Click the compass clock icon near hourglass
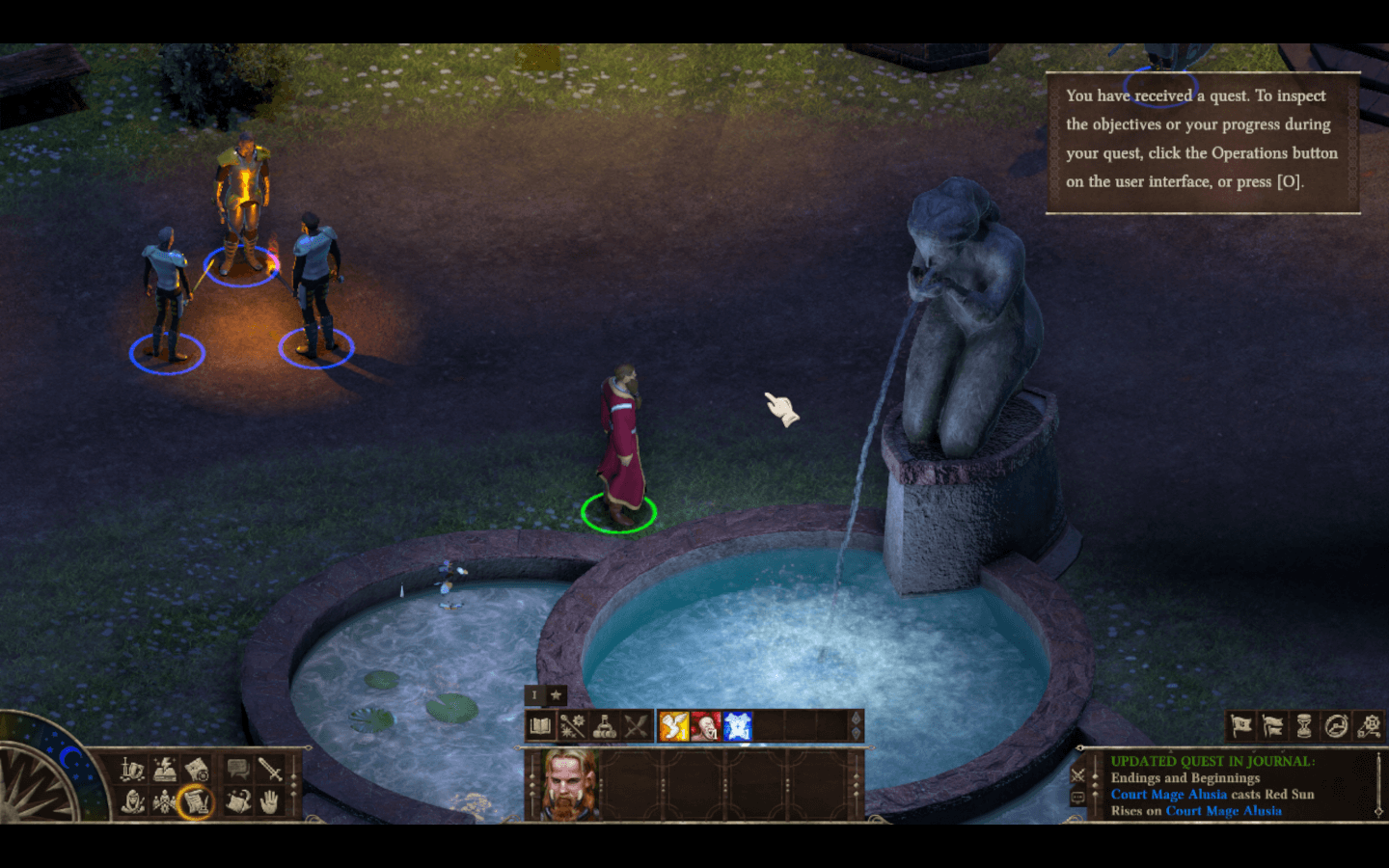The height and width of the screenshot is (868, 1389). click(1336, 725)
